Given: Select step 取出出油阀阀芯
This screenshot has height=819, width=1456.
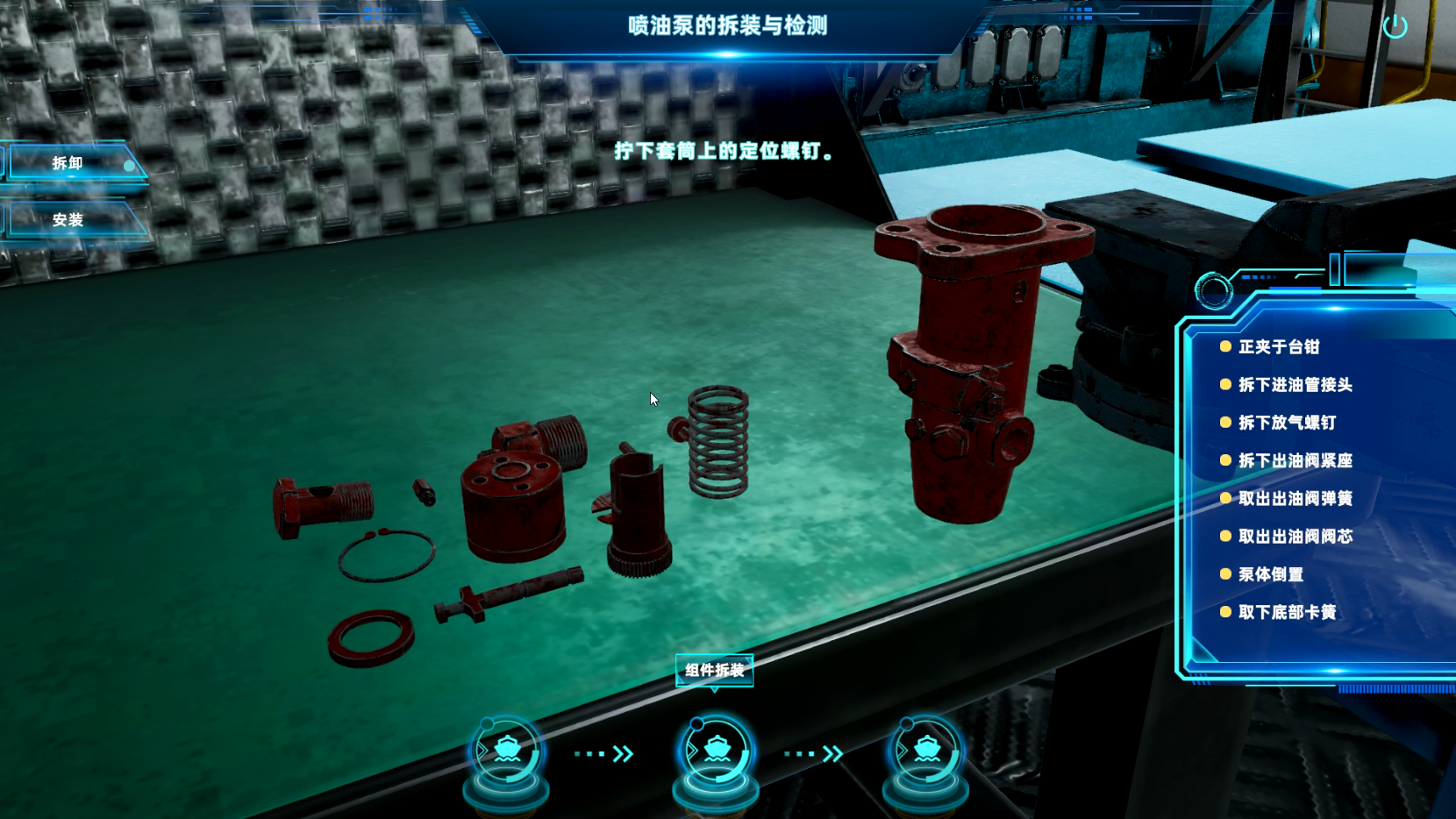Looking at the screenshot, I should (1295, 537).
